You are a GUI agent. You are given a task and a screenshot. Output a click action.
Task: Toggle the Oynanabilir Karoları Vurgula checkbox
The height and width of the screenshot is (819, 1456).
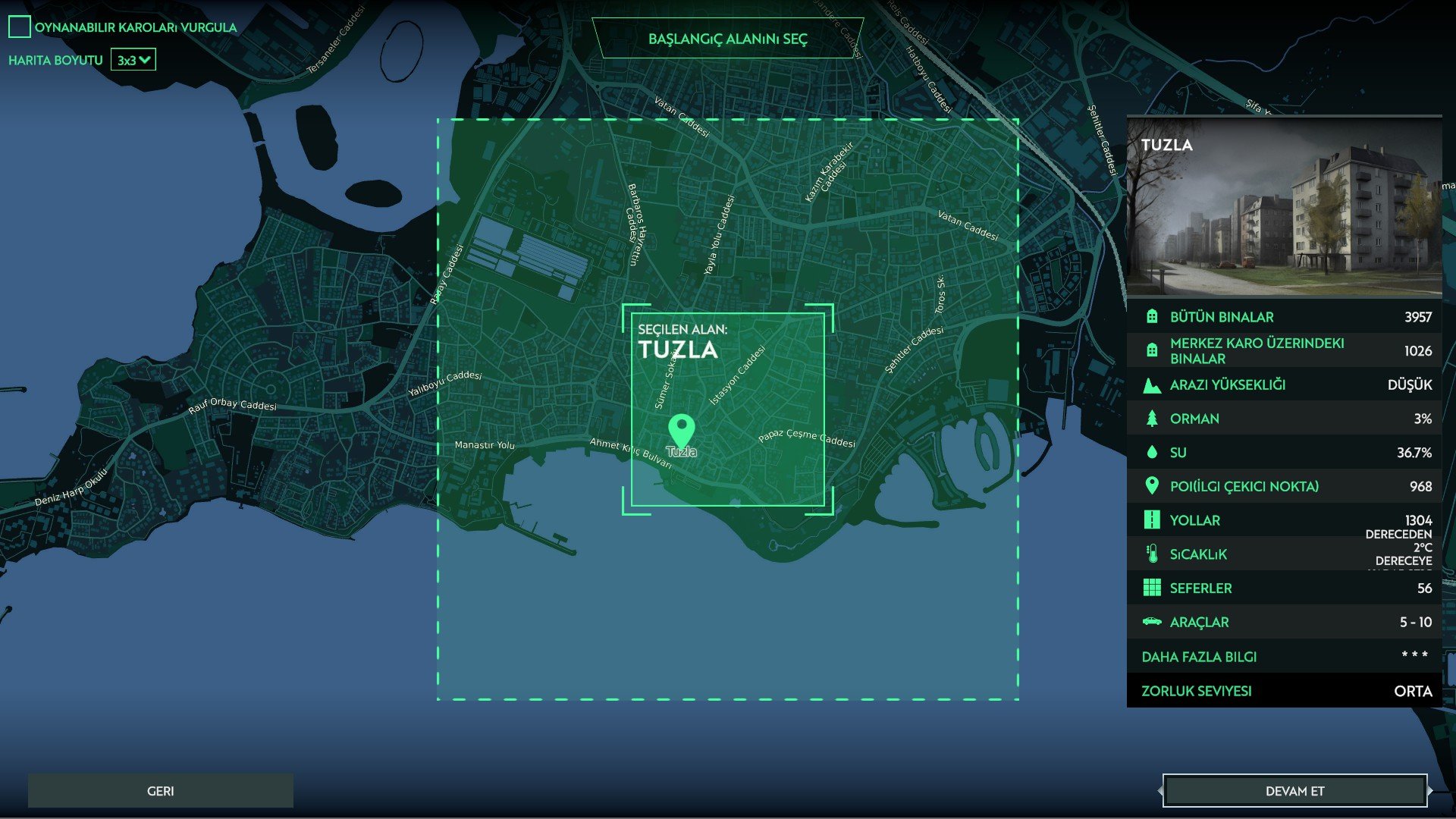click(x=20, y=27)
